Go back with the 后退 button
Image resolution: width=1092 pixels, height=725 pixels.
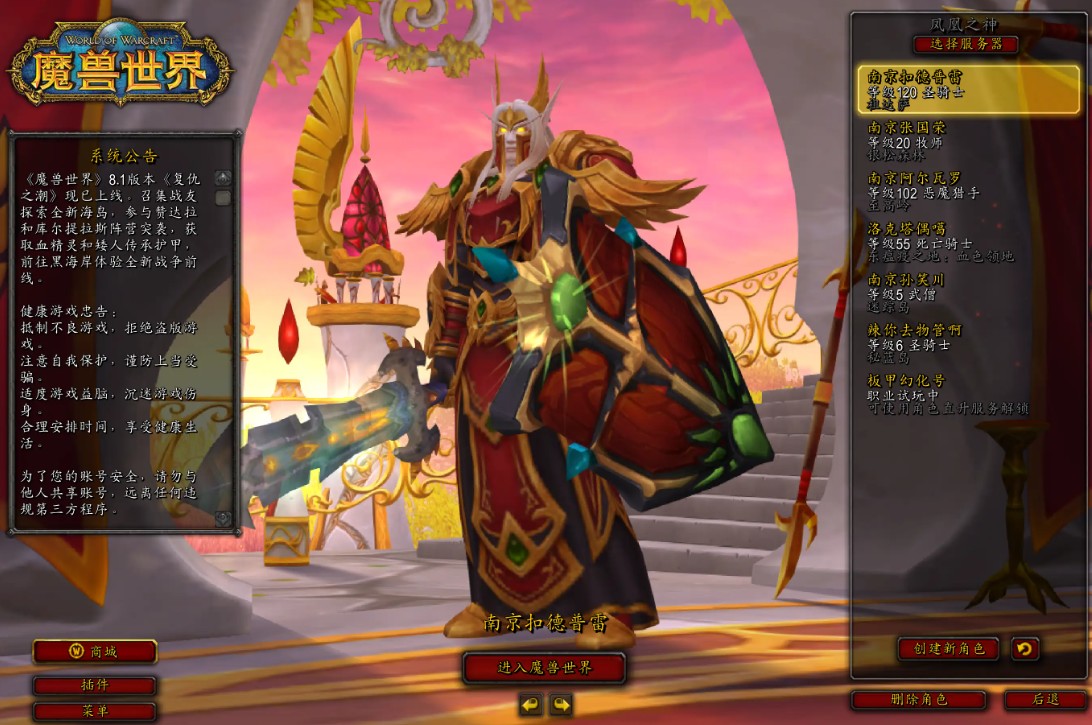(x=1045, y=700)
